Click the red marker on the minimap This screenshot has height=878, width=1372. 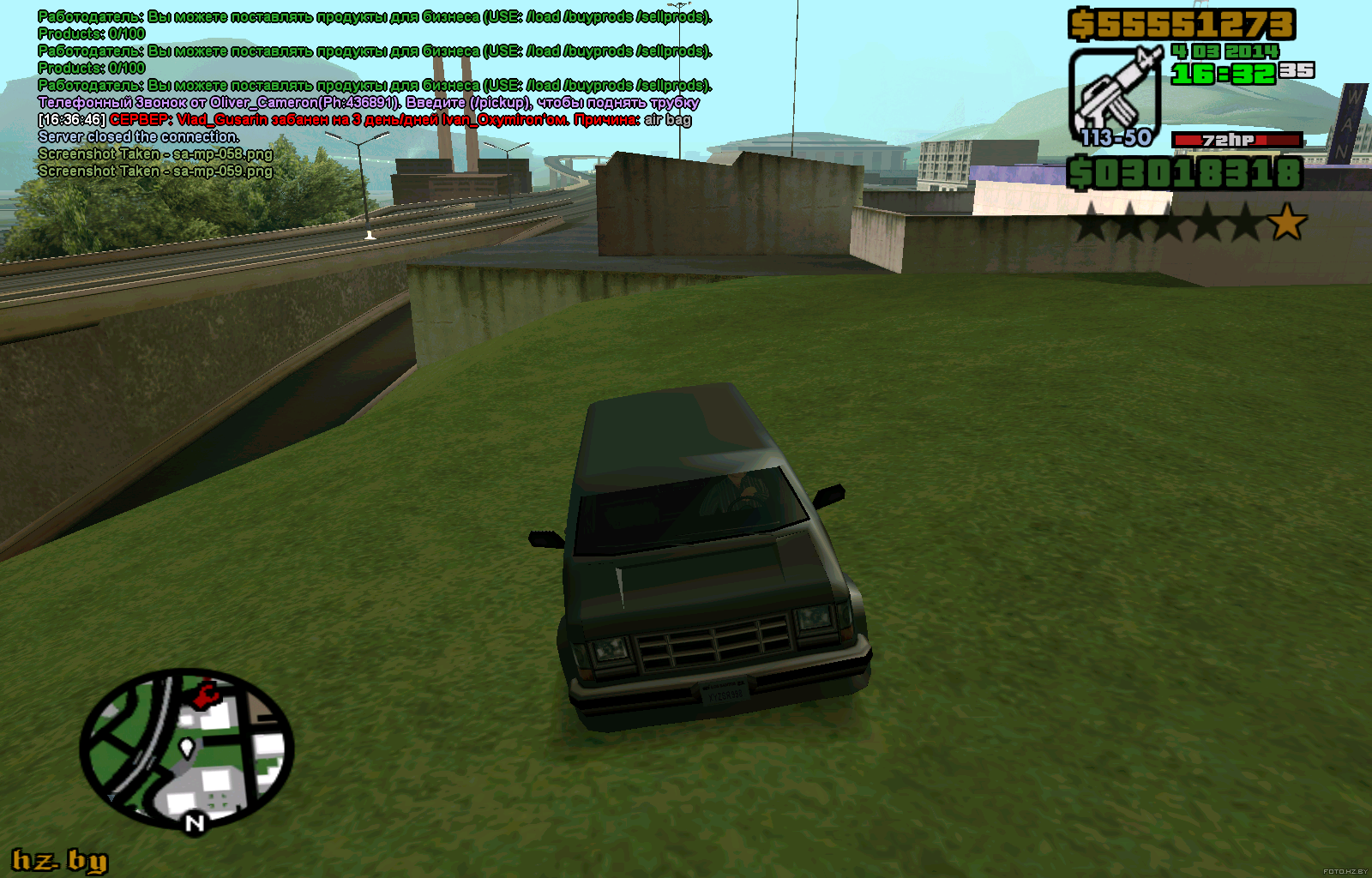point(206,695)
